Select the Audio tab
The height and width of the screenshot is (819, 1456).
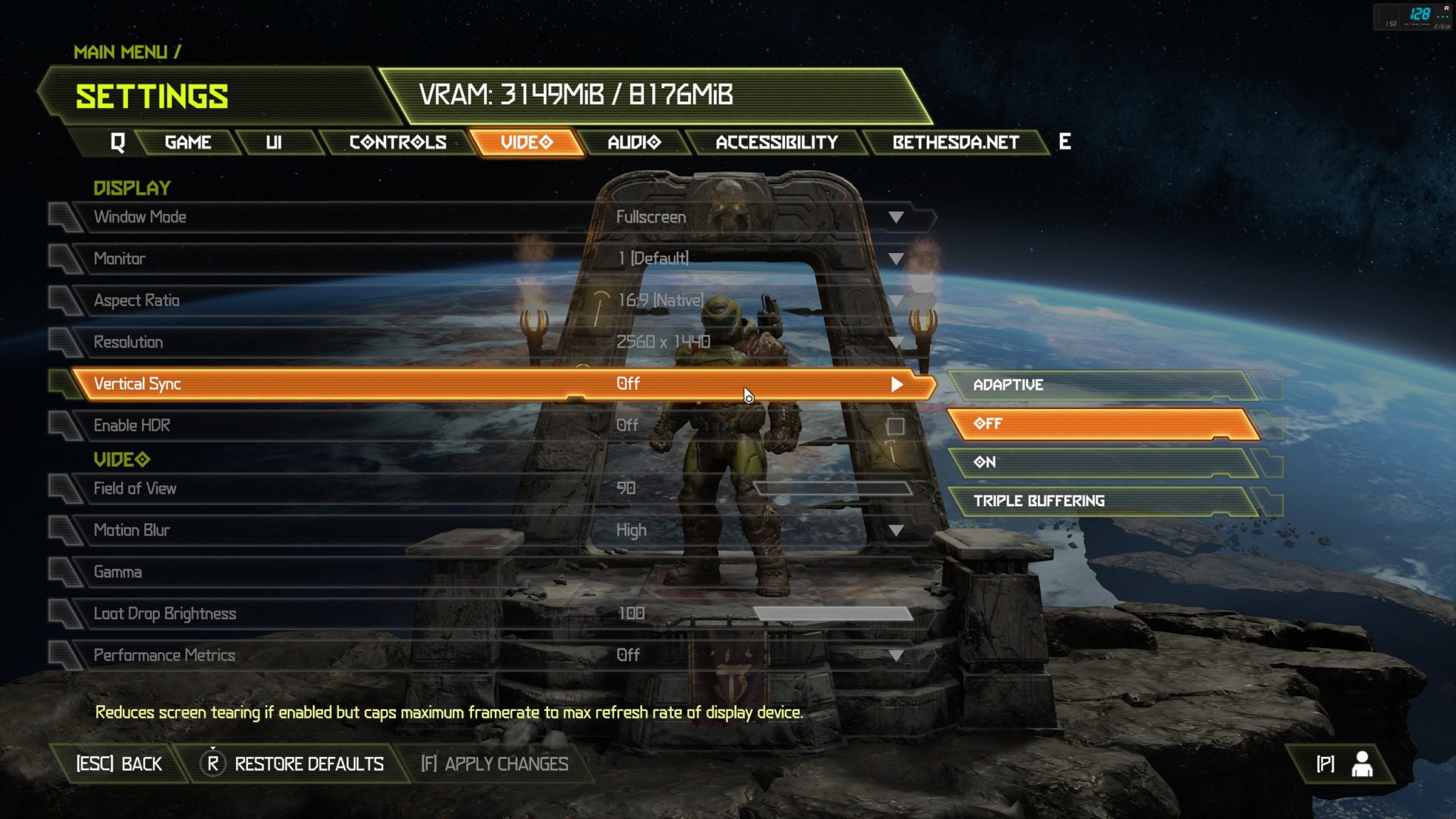[634, 142]
